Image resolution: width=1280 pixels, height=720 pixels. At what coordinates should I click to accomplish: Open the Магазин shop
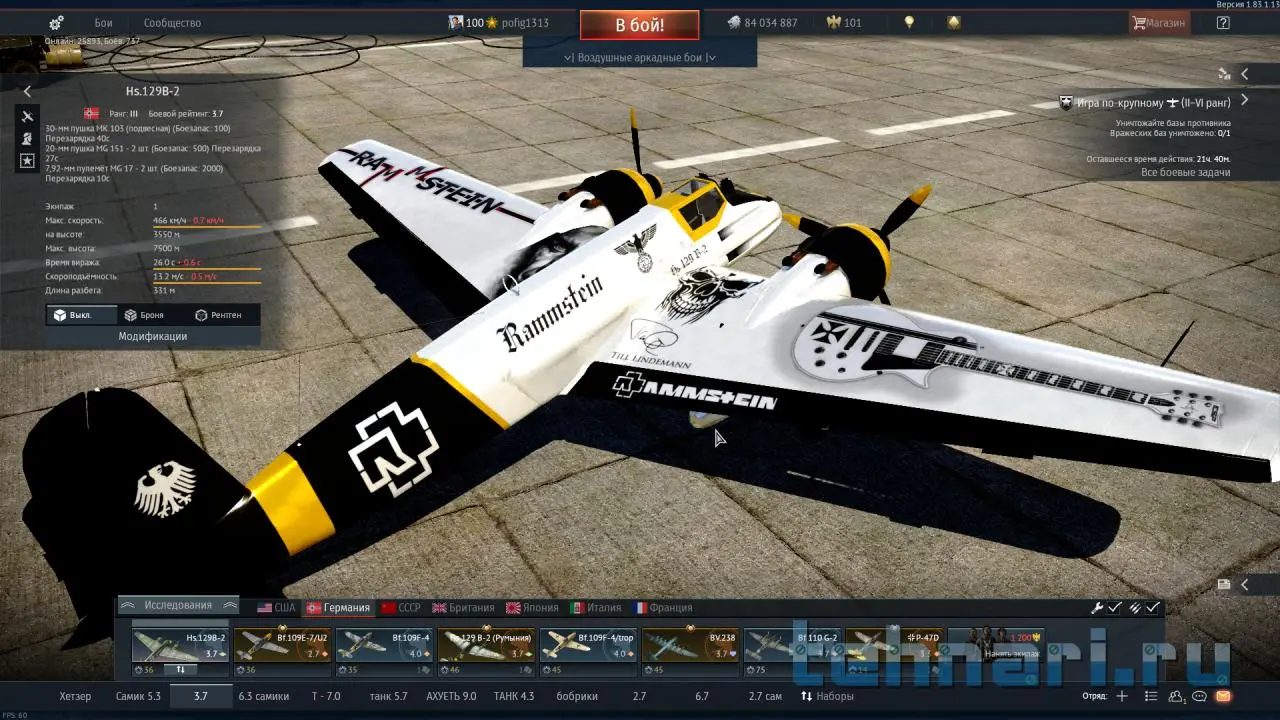coord(1159,23)
